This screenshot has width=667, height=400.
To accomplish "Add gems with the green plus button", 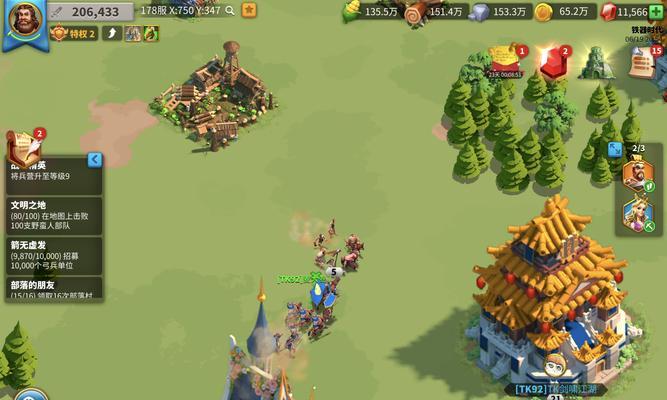I will tap(655, 12).
